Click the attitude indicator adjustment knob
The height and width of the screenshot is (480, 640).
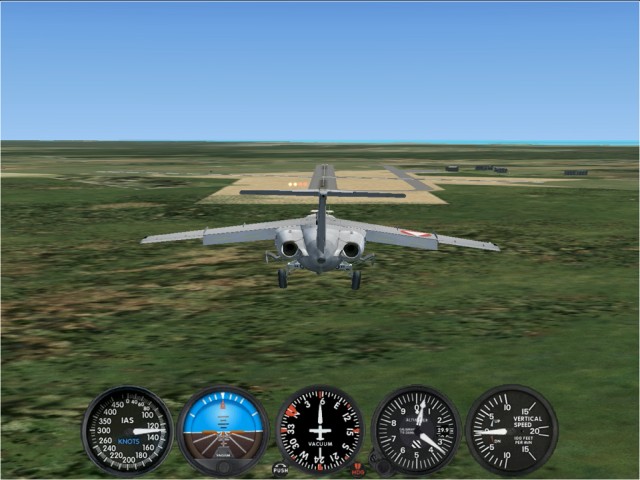pyautogui.click(x=223, y=467)
